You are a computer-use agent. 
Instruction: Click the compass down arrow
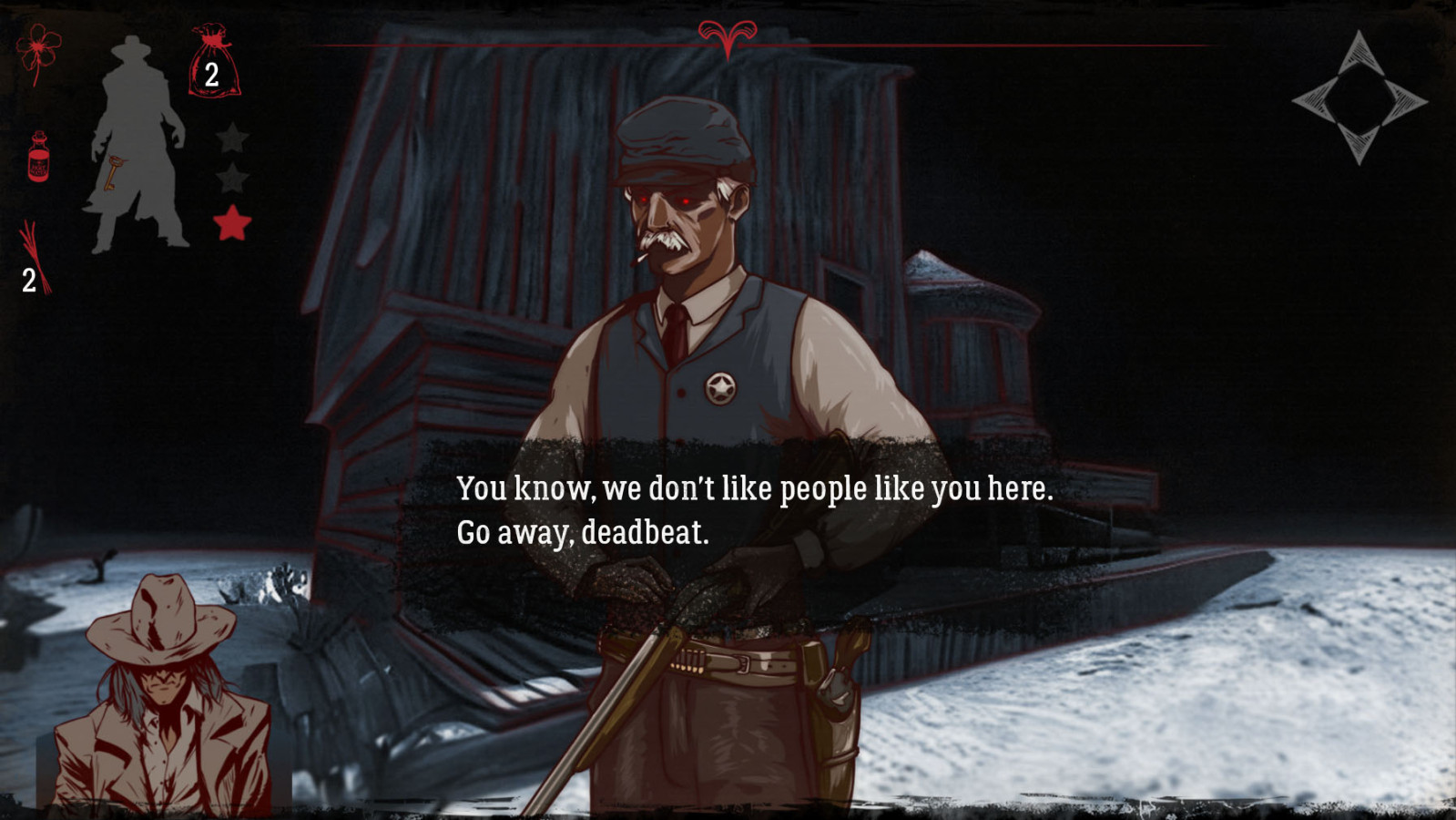tap(1359, 144)
